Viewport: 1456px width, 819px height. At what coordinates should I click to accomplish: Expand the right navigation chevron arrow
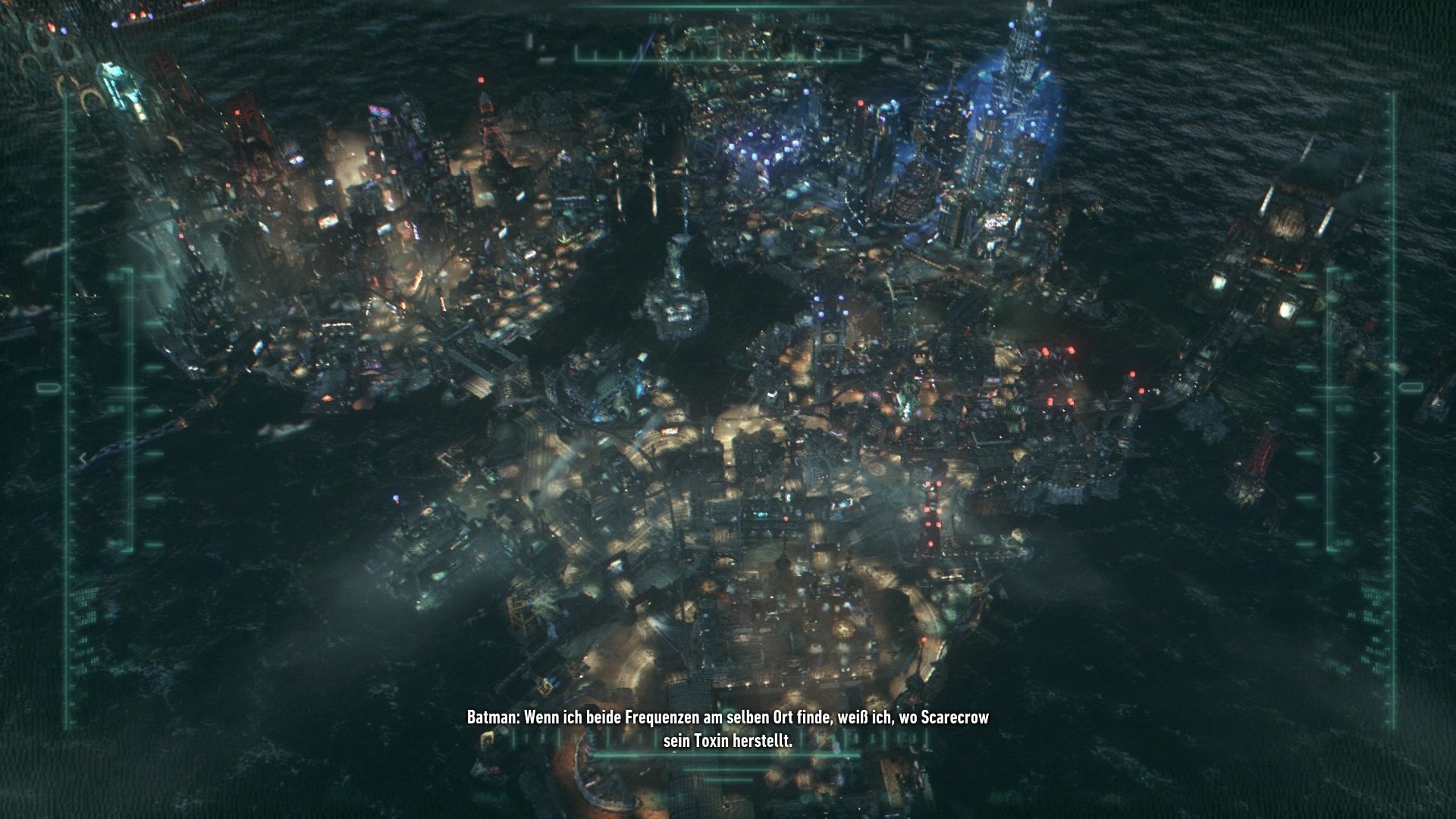point(1377,458)
